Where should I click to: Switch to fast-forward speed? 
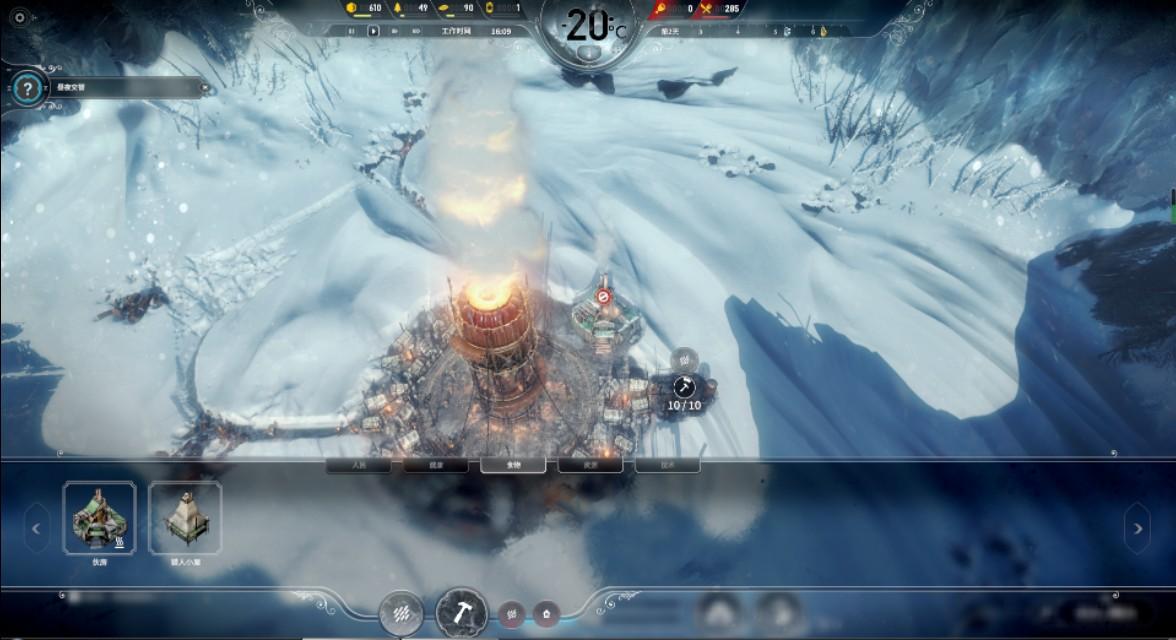395,31
